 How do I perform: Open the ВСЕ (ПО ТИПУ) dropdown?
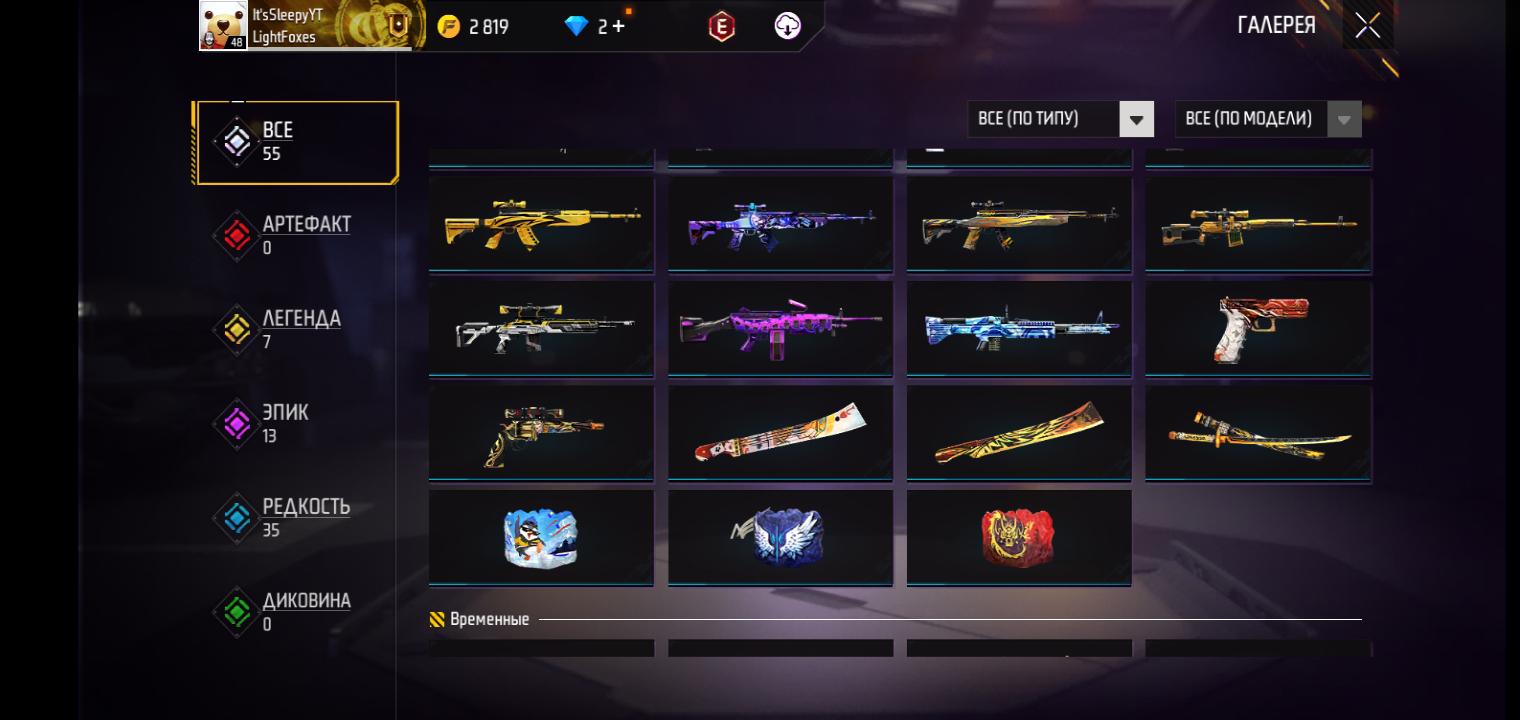click(1060, 119)
